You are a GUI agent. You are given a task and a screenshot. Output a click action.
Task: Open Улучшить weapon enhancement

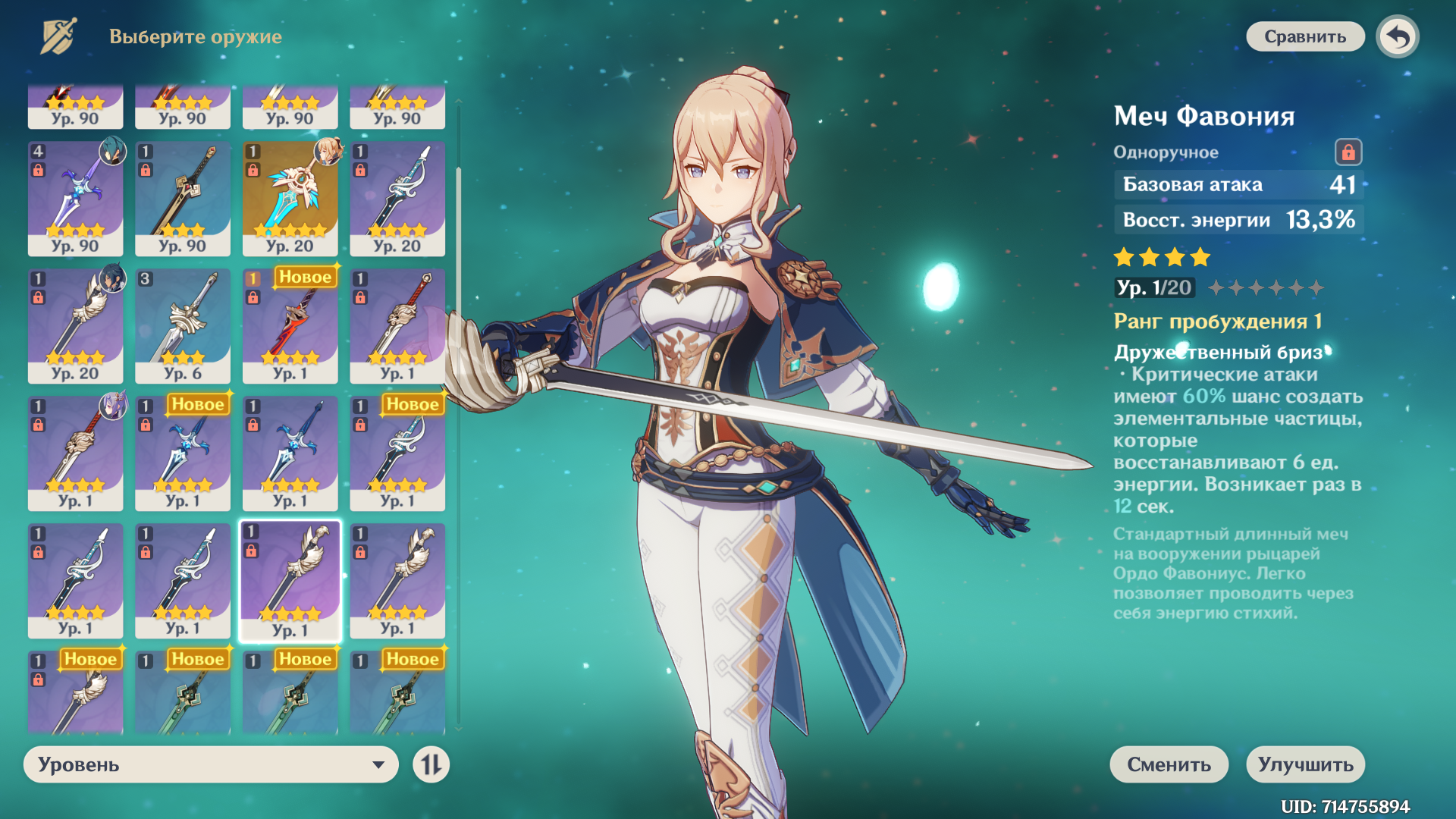[1305, 764]
